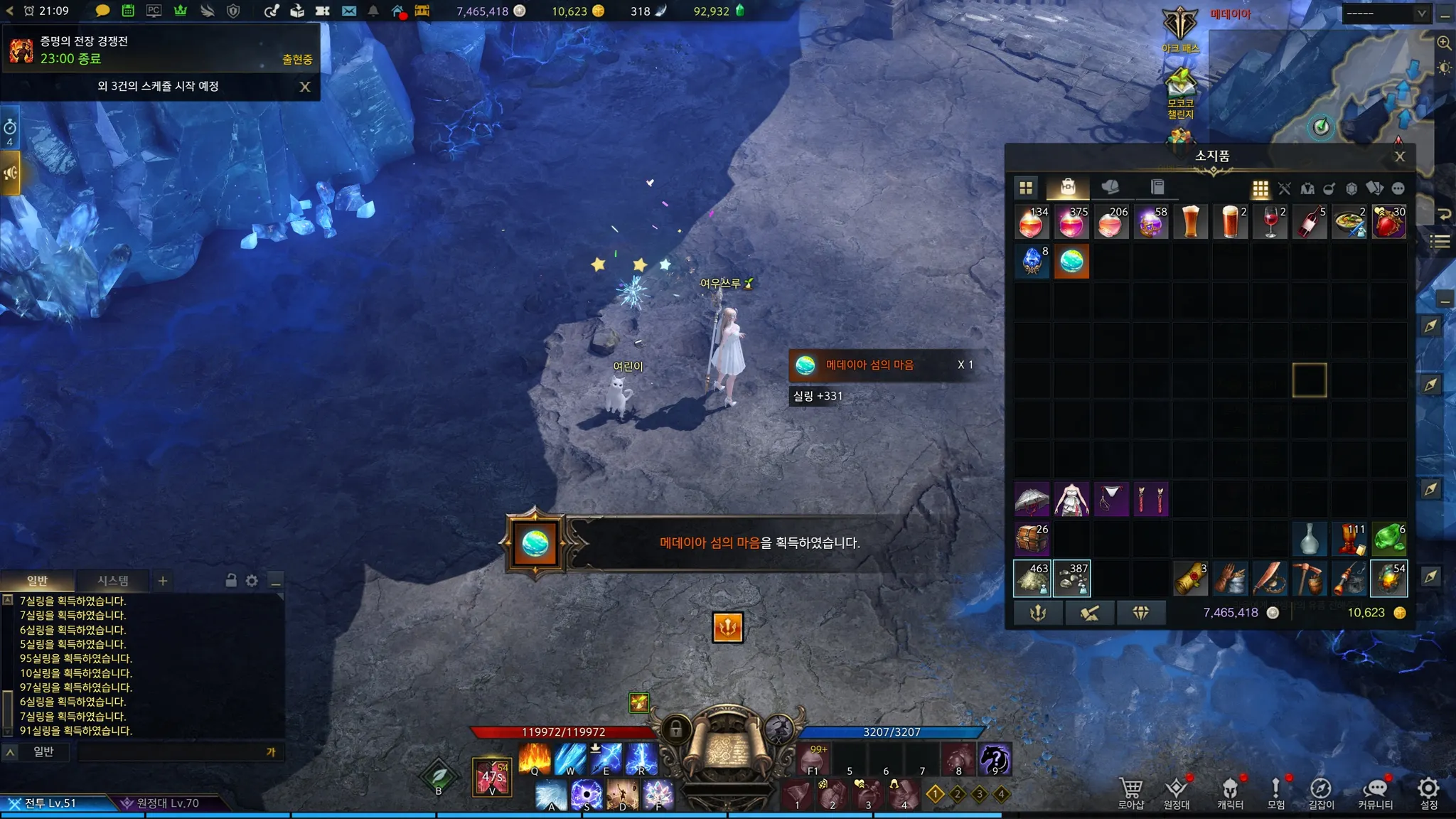Screen dimensions: 1456x819
Task: Open the 로아샵 shop menu
Action: coord(1130,792)
